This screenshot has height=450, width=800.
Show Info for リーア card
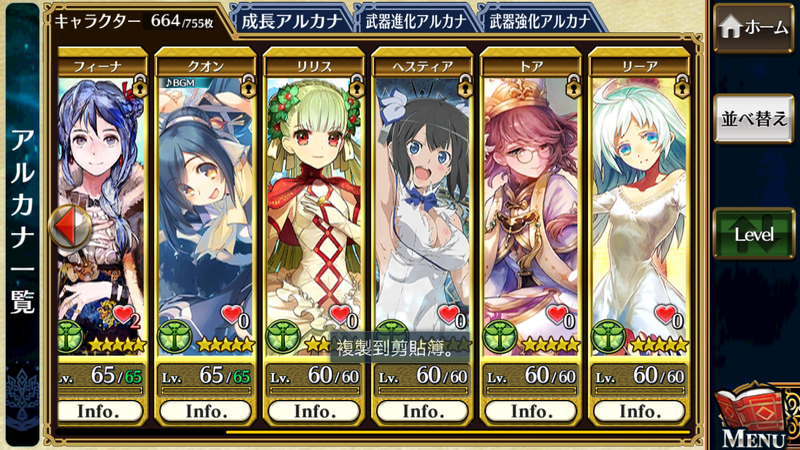coord(637,410)
